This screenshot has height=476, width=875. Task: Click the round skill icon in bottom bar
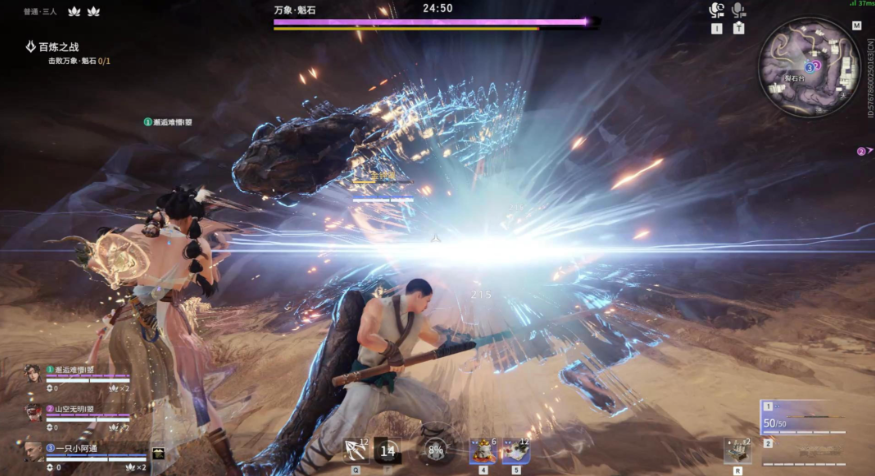tap(435, 451)
